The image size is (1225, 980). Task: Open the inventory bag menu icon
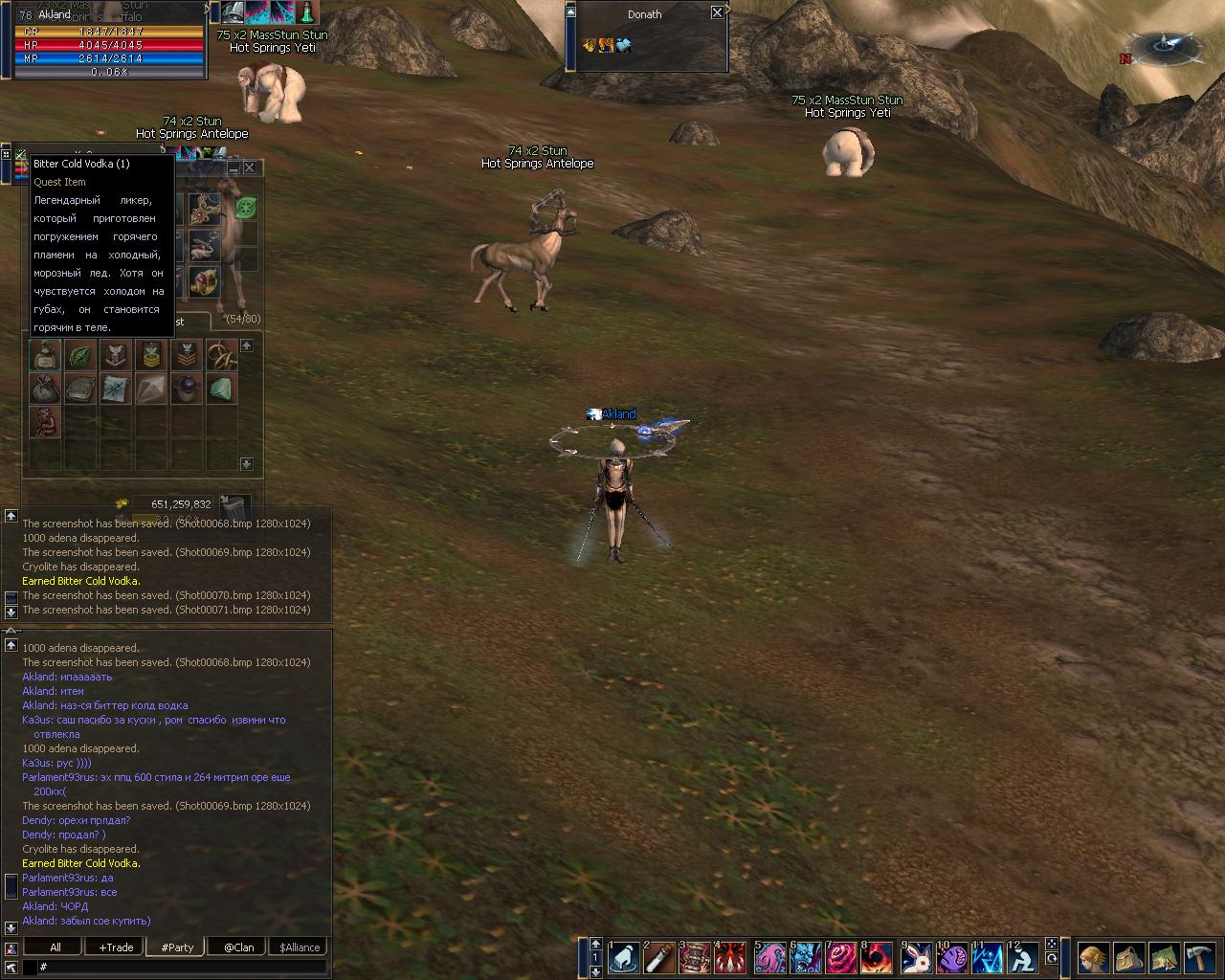[1128, 957]
